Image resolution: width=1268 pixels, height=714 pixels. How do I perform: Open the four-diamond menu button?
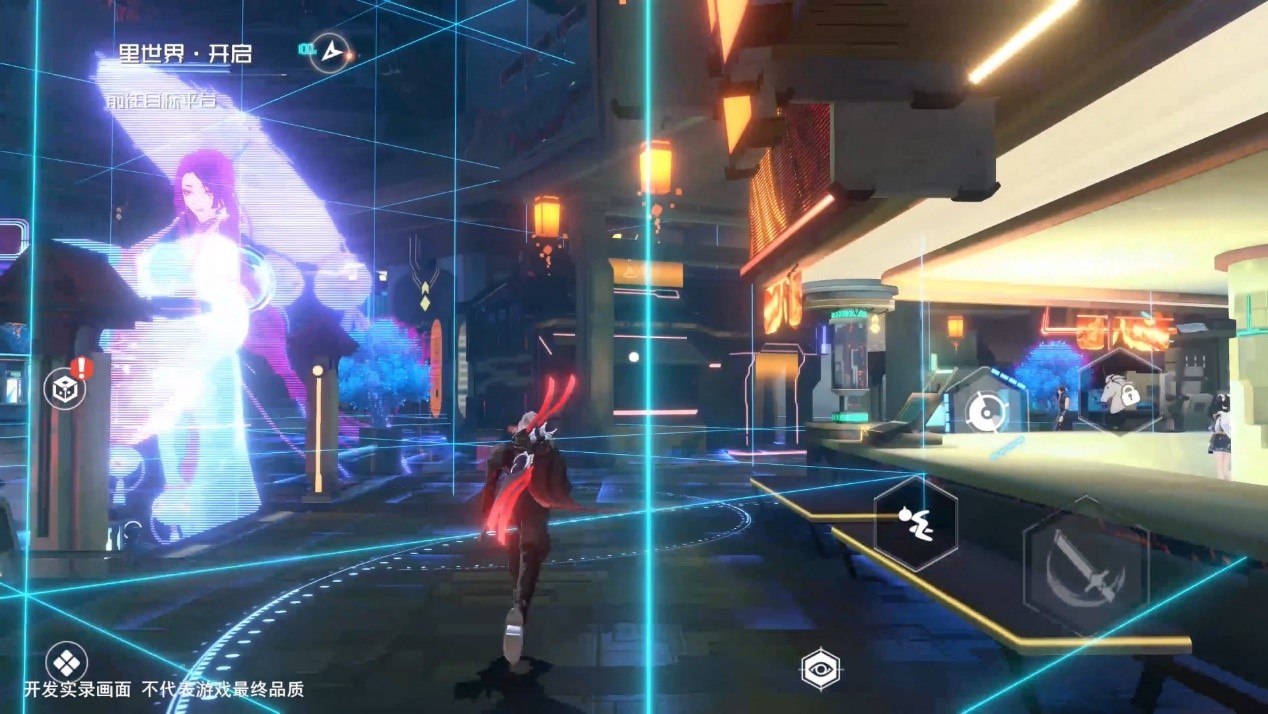(x=66, y=662)
